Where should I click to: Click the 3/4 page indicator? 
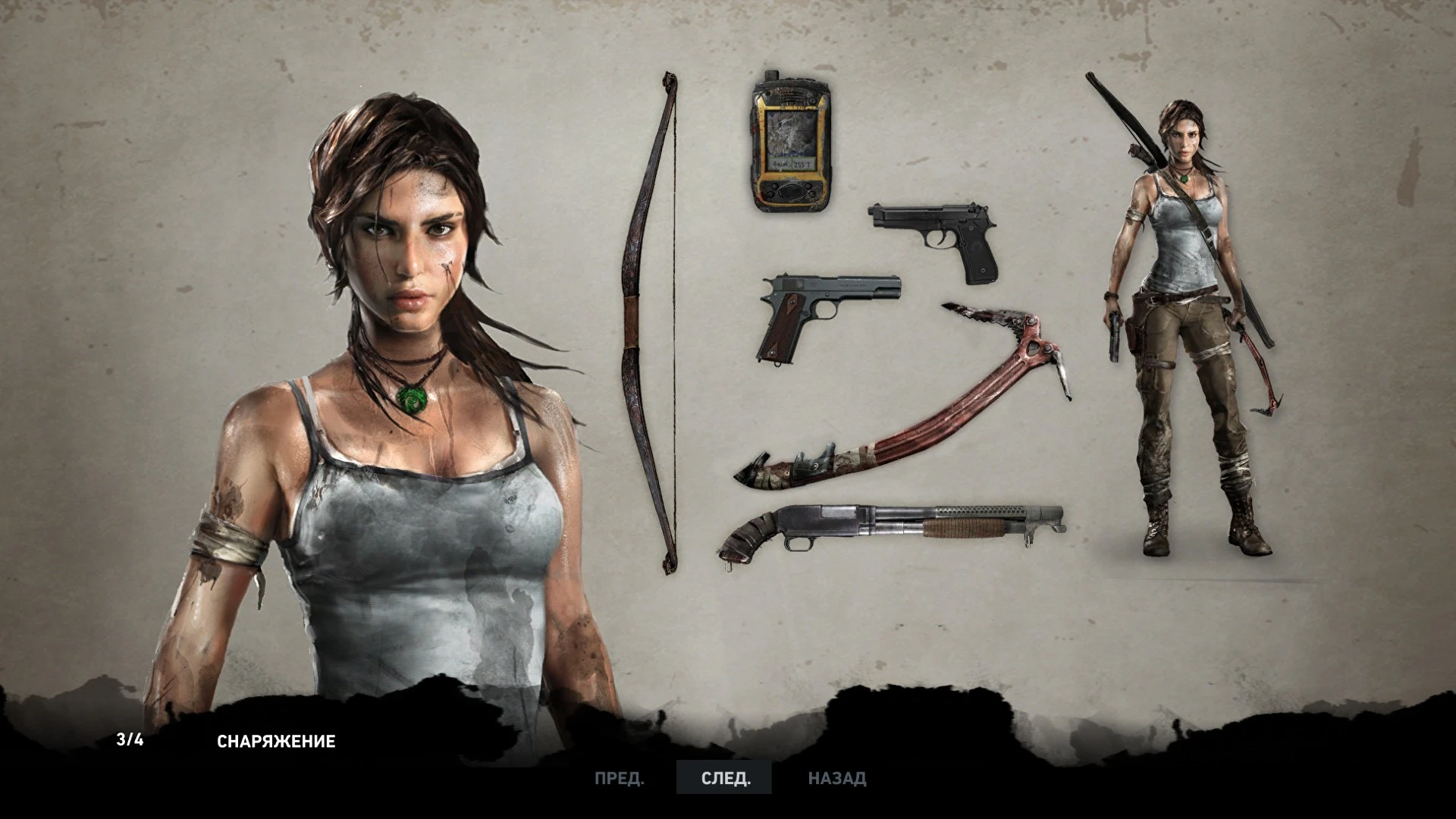click(130, 742)
